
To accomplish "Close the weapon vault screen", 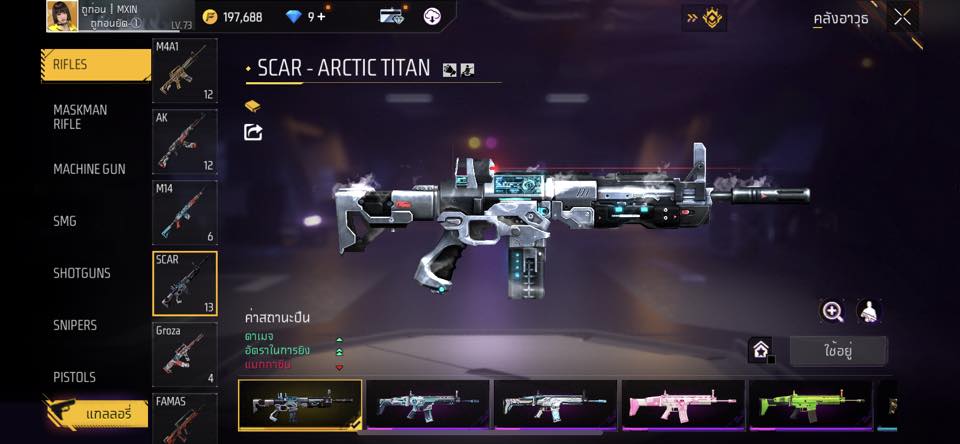I will pos(903,17).
